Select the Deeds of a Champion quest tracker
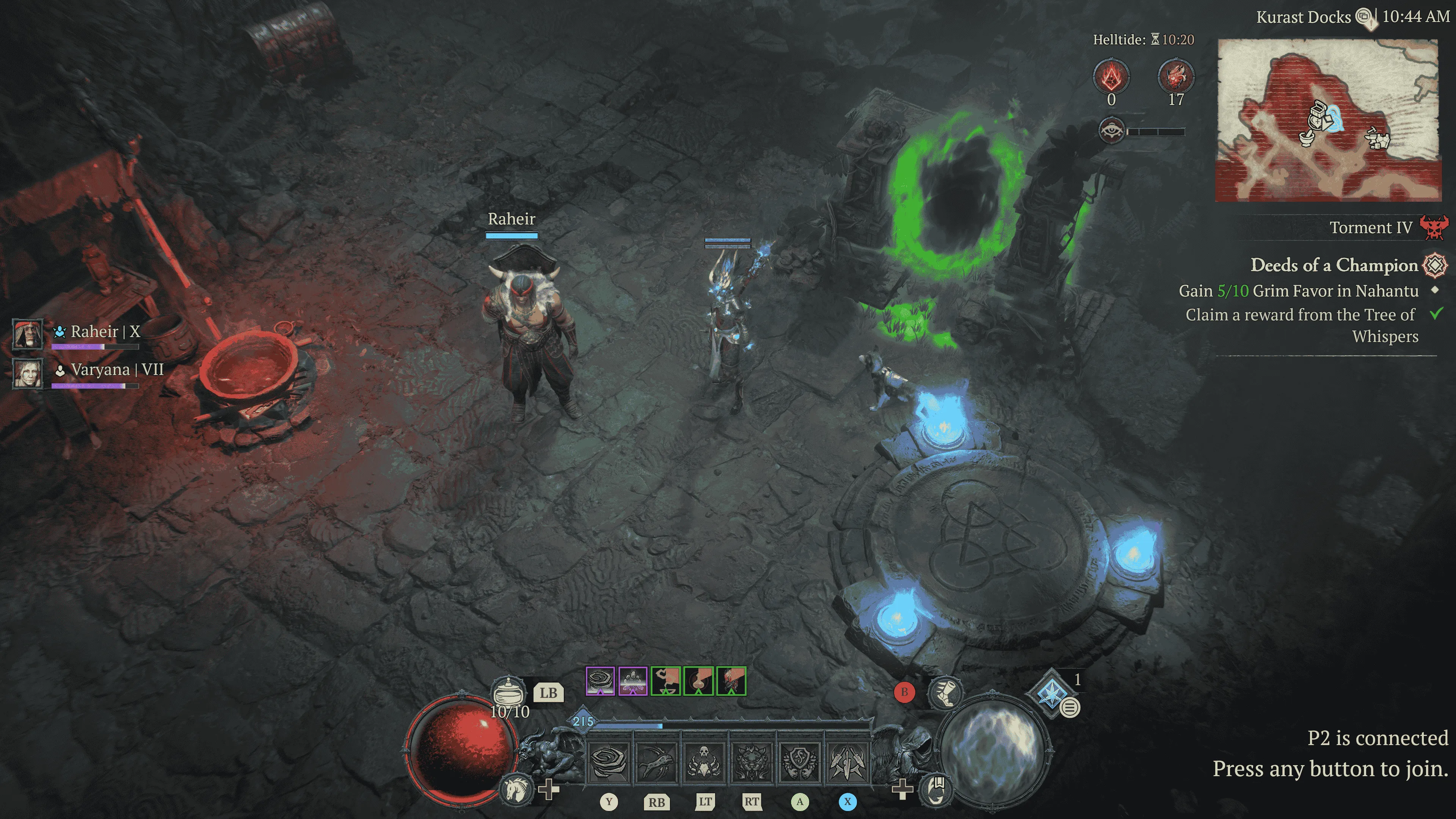Image resolution: width=1456 pixels, height=819 pixels. (x=1334, y=265)
